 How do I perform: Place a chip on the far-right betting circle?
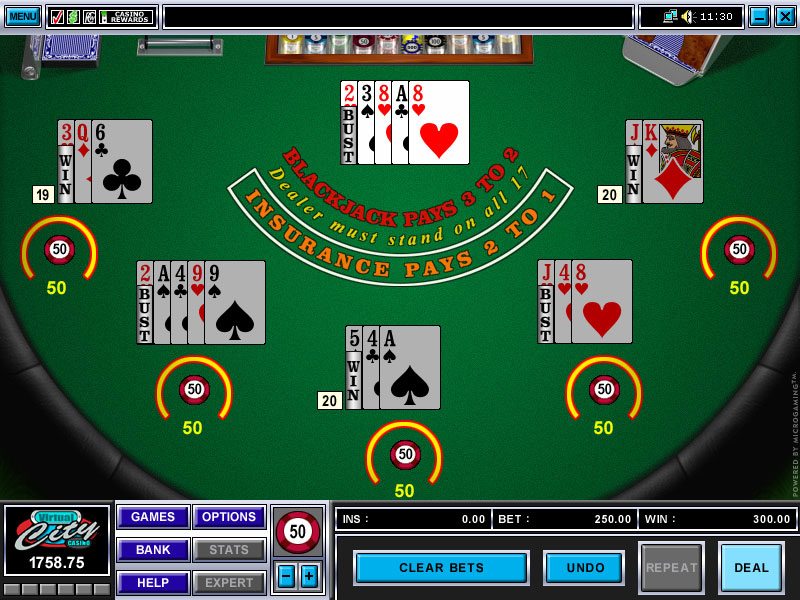coord(739,250)
